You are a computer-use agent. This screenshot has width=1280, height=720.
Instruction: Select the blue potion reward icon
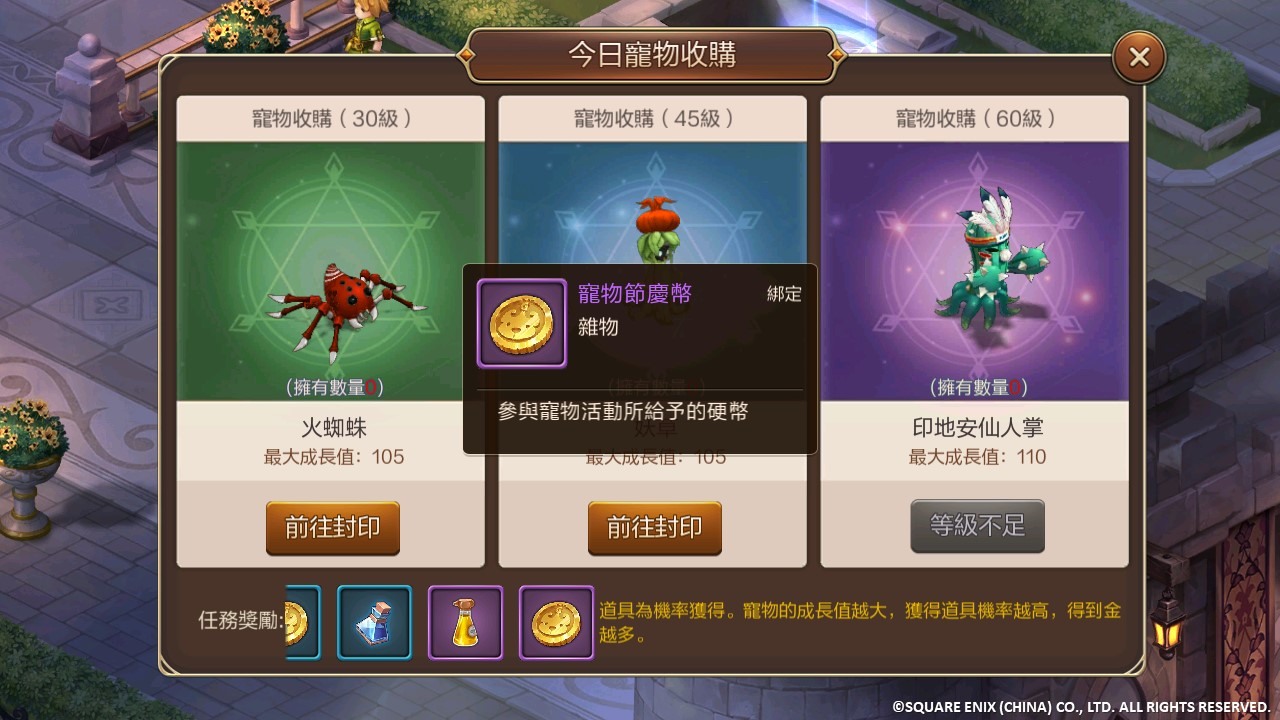pyautogui.click(x=374, y=620)
